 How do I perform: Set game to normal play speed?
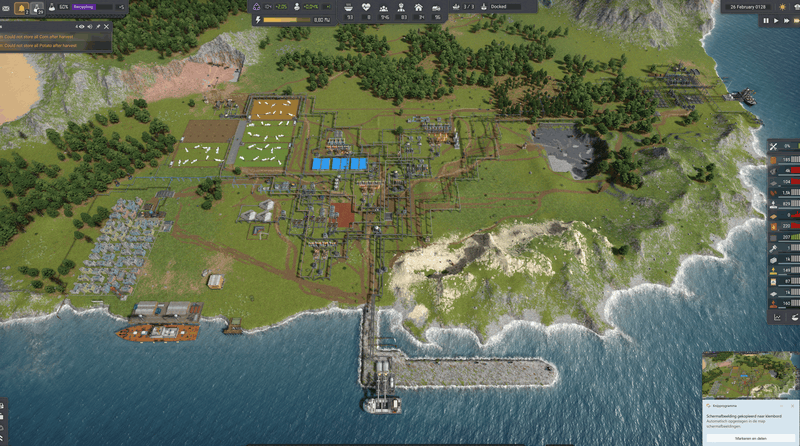[775, 20]
